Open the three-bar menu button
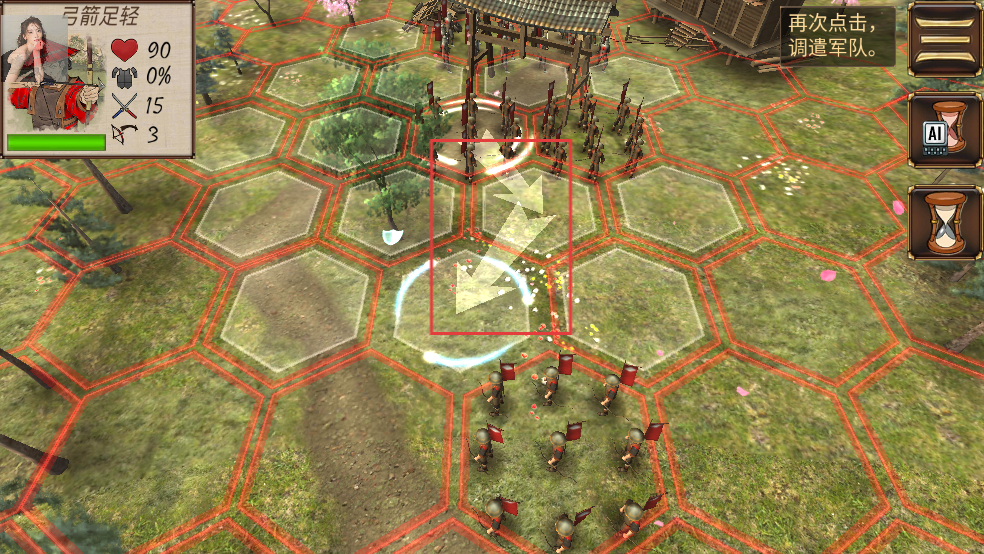Image resolution: width=984 pixels, height=554 pixels. pos(944,38)
